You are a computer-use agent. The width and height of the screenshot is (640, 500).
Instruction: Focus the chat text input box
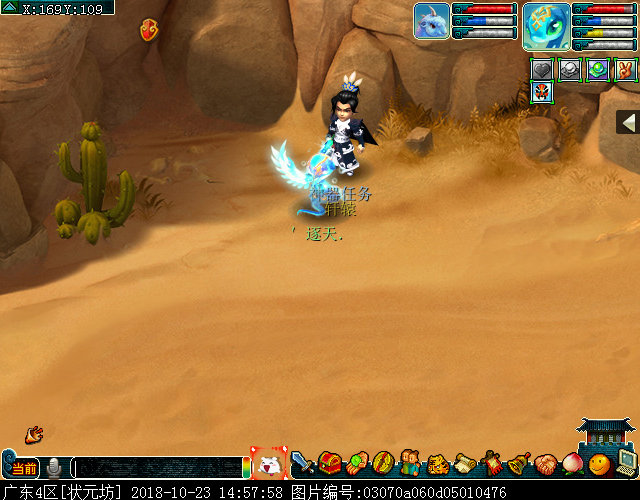pyautogui.click(x=155, y=467)
